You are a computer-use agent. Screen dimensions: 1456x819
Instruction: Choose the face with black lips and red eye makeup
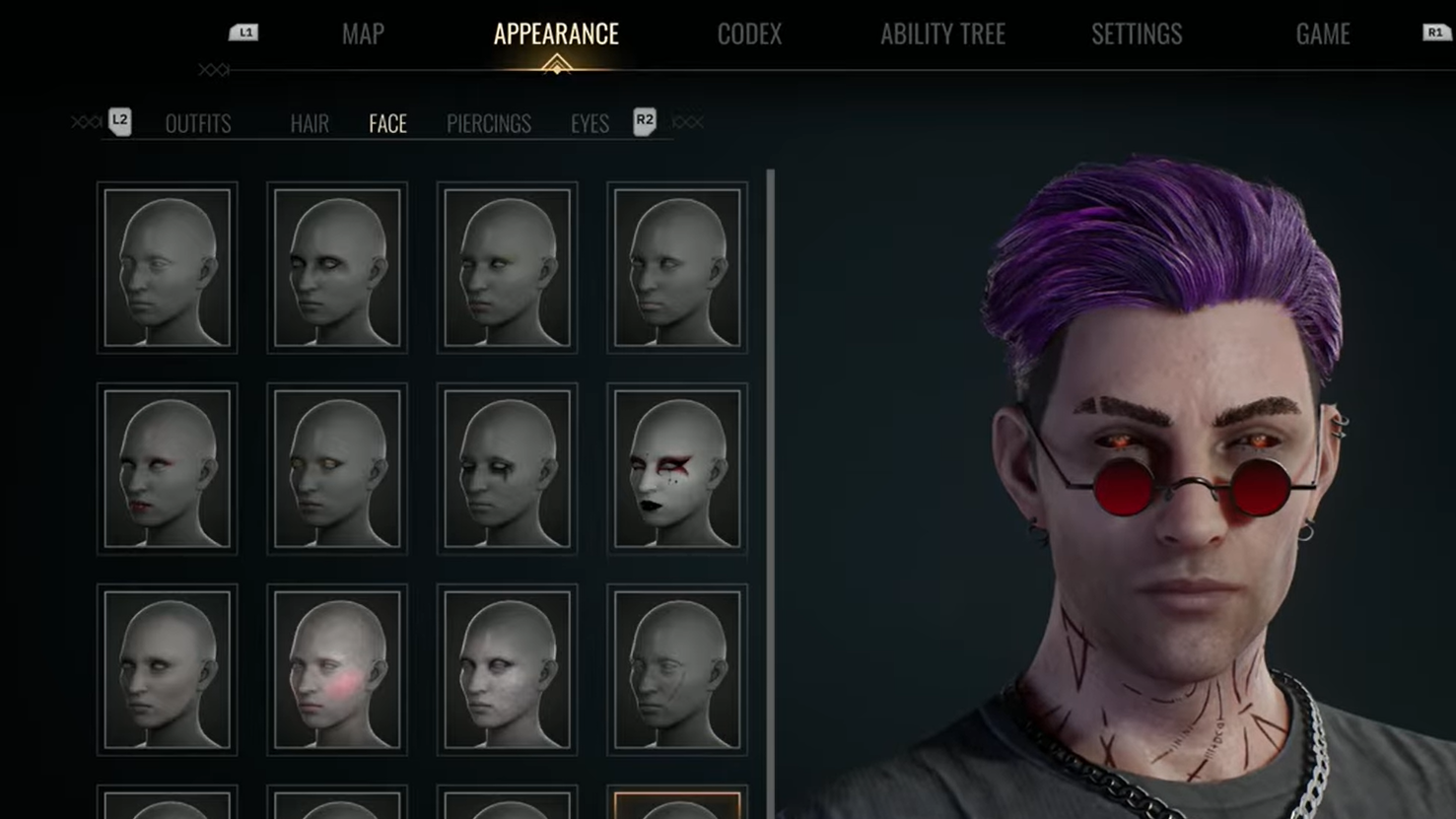pos(677,468)
